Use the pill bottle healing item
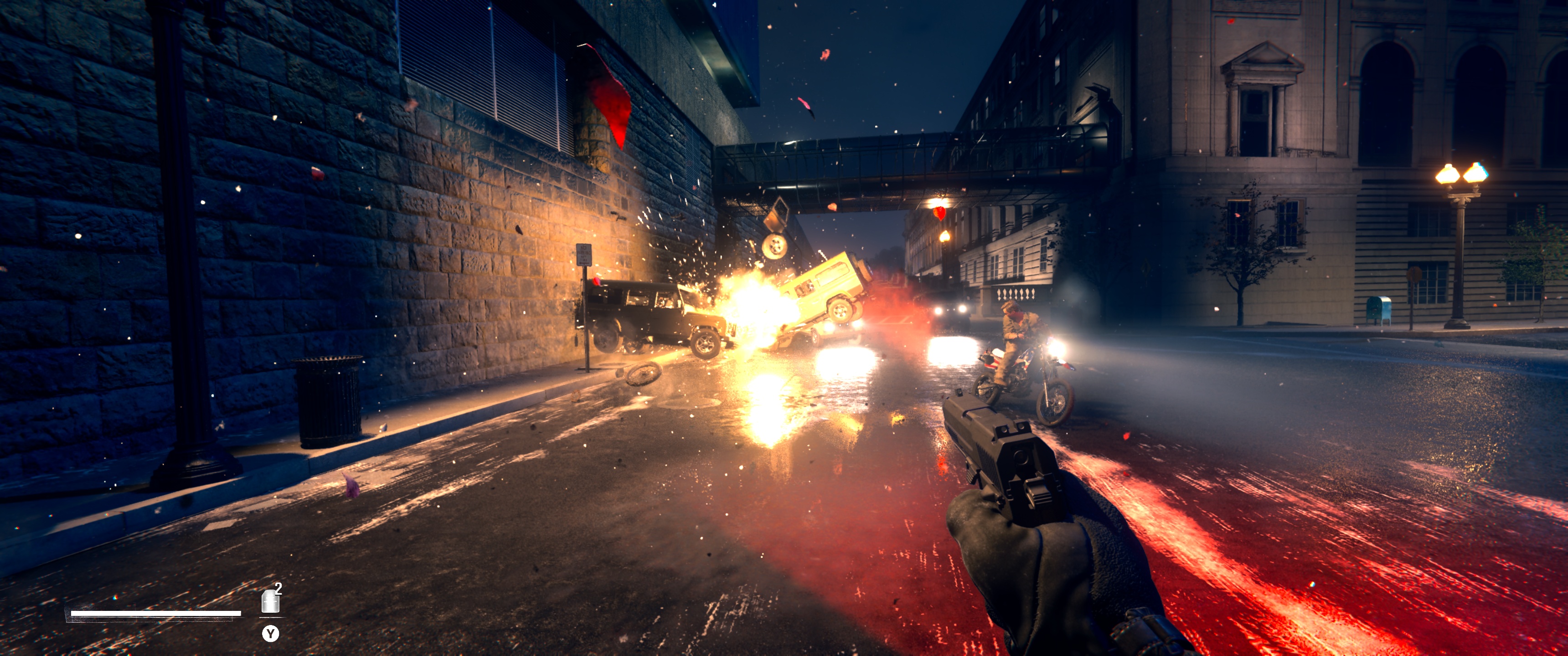The width and height of the screenshot is (1568, 656). pos(270,601)
